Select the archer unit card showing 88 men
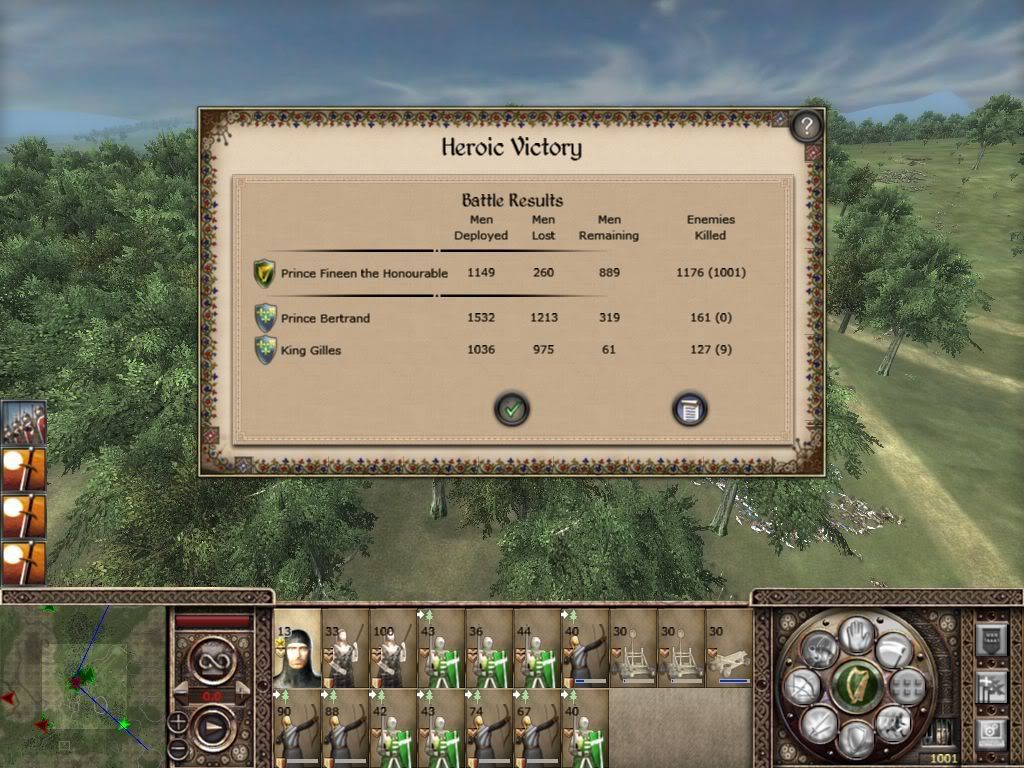The width and height of the screenshot is (1024, 768). 345,727
